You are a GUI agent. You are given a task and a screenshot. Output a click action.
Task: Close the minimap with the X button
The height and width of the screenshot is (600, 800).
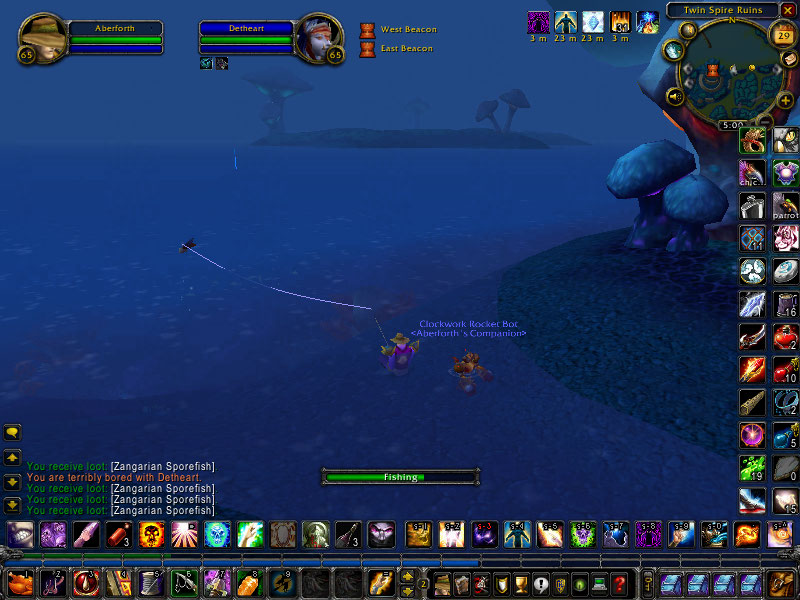[x=788, y=10]
